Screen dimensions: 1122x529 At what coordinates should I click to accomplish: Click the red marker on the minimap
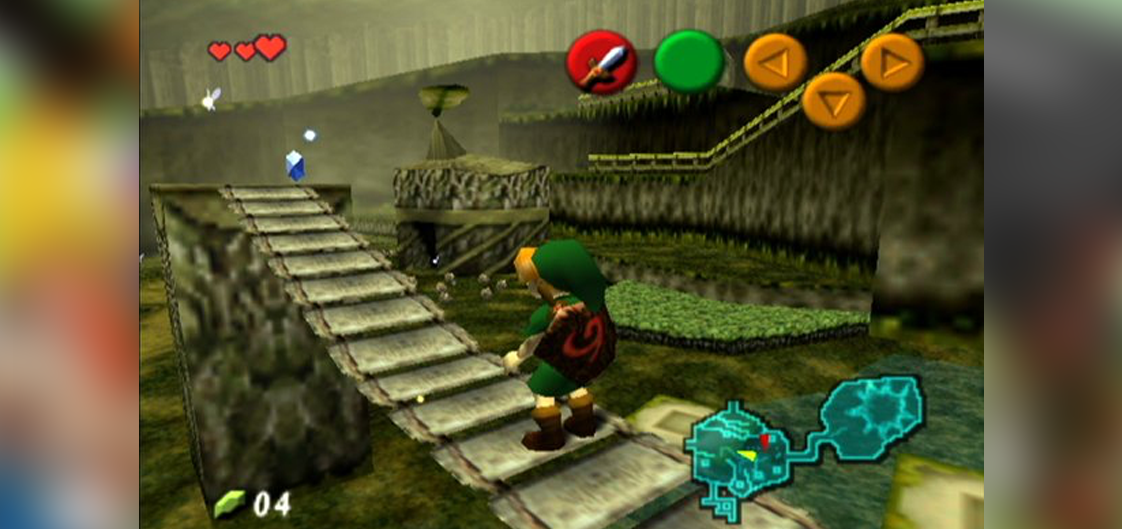point(765,438)
